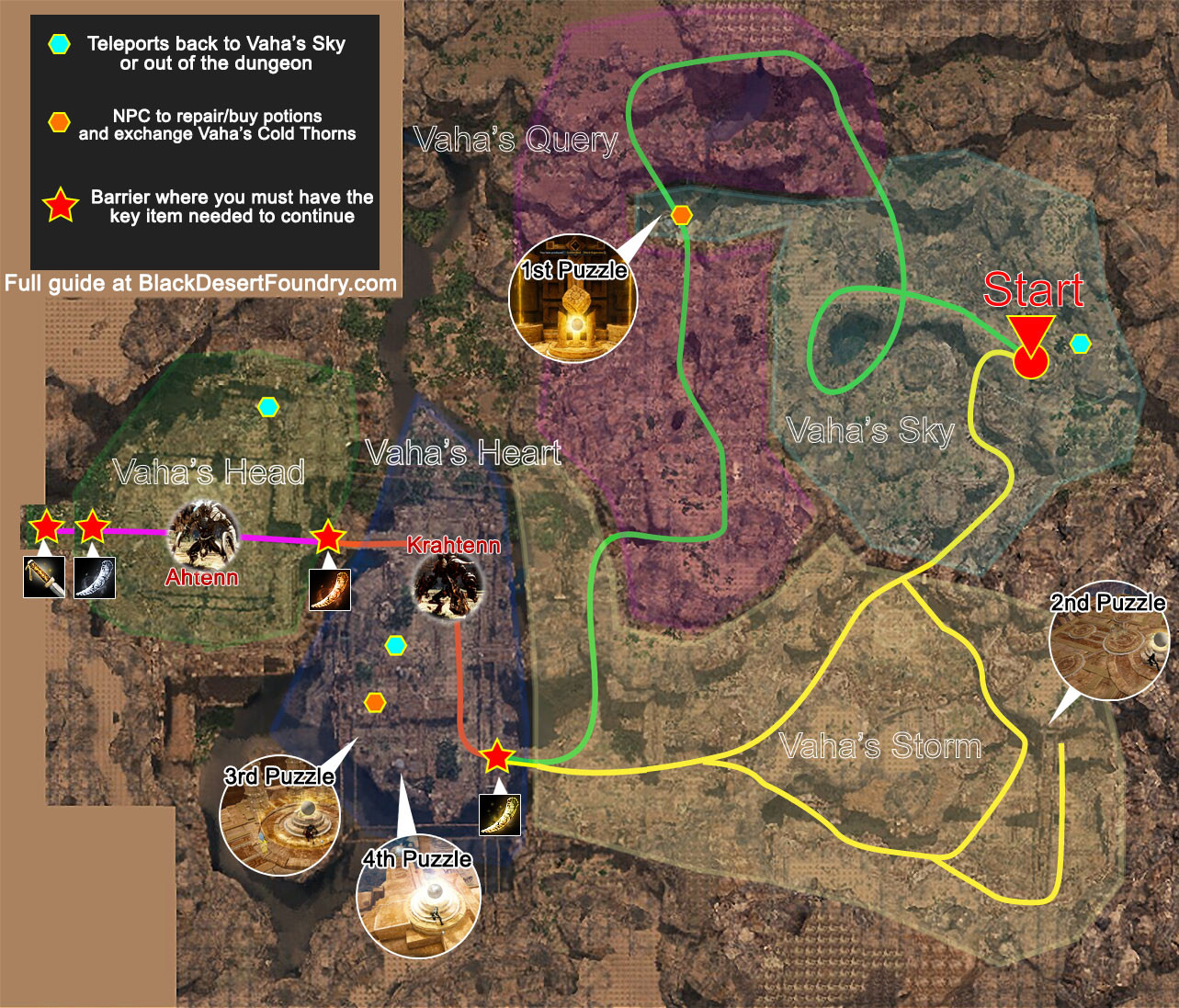Select the dagger key item icon
Image resolution: width=1179 pixels, height=1008 pixels.
(44, 577)
